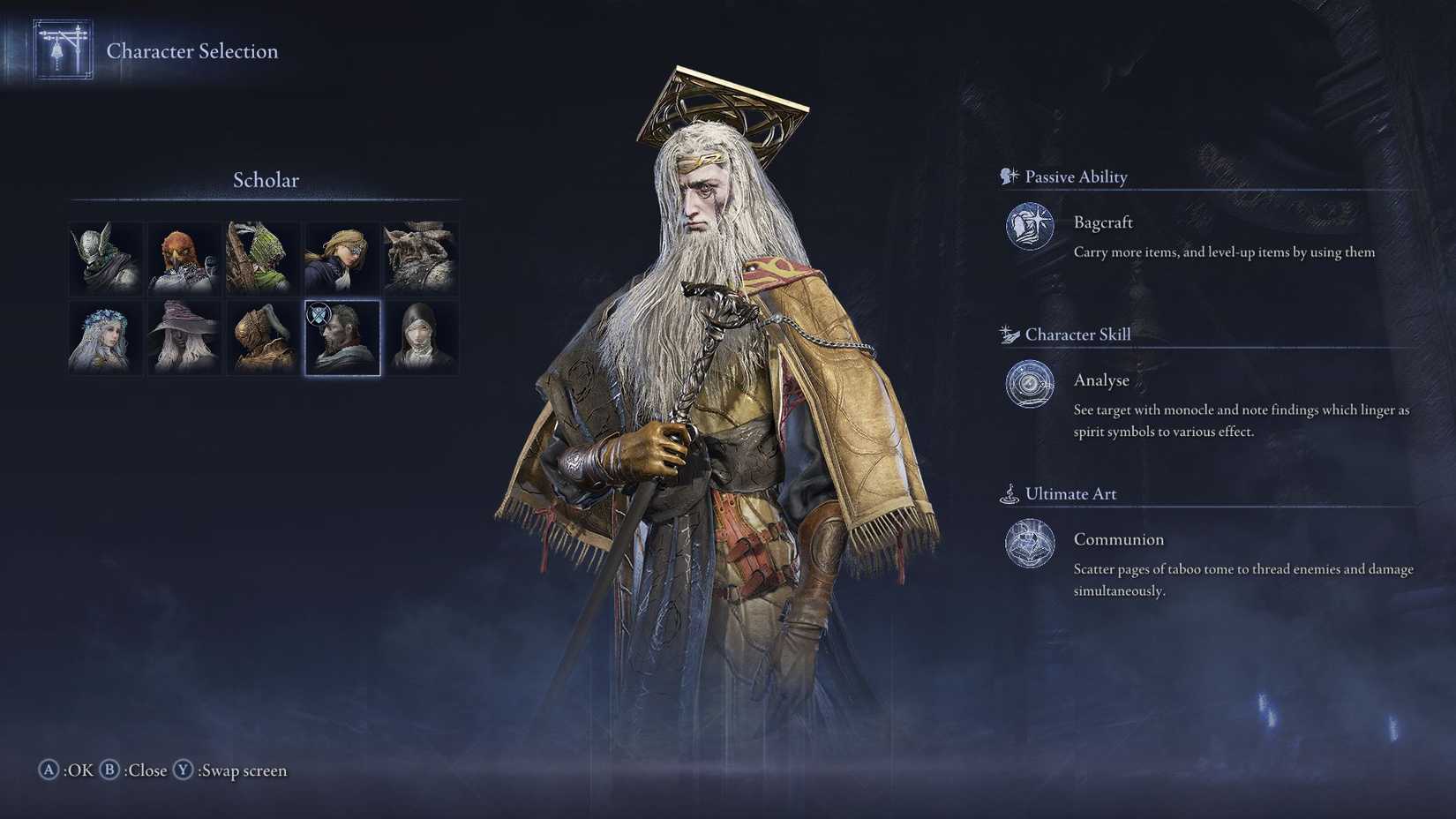This screenshot has width=1456, height=819.
Task: Select the golden-helmed warrior portrait
Action: [x=263, y=337]
